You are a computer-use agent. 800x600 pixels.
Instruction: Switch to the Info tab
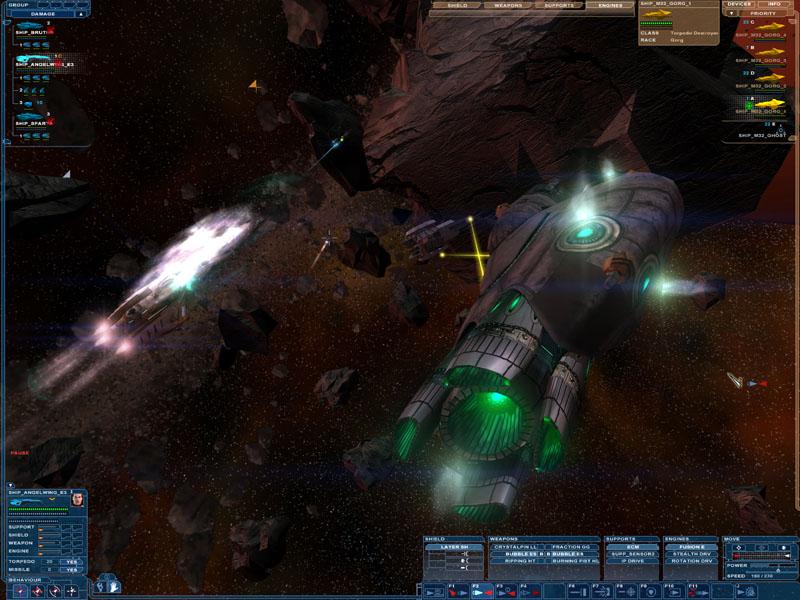coord(774,4)
